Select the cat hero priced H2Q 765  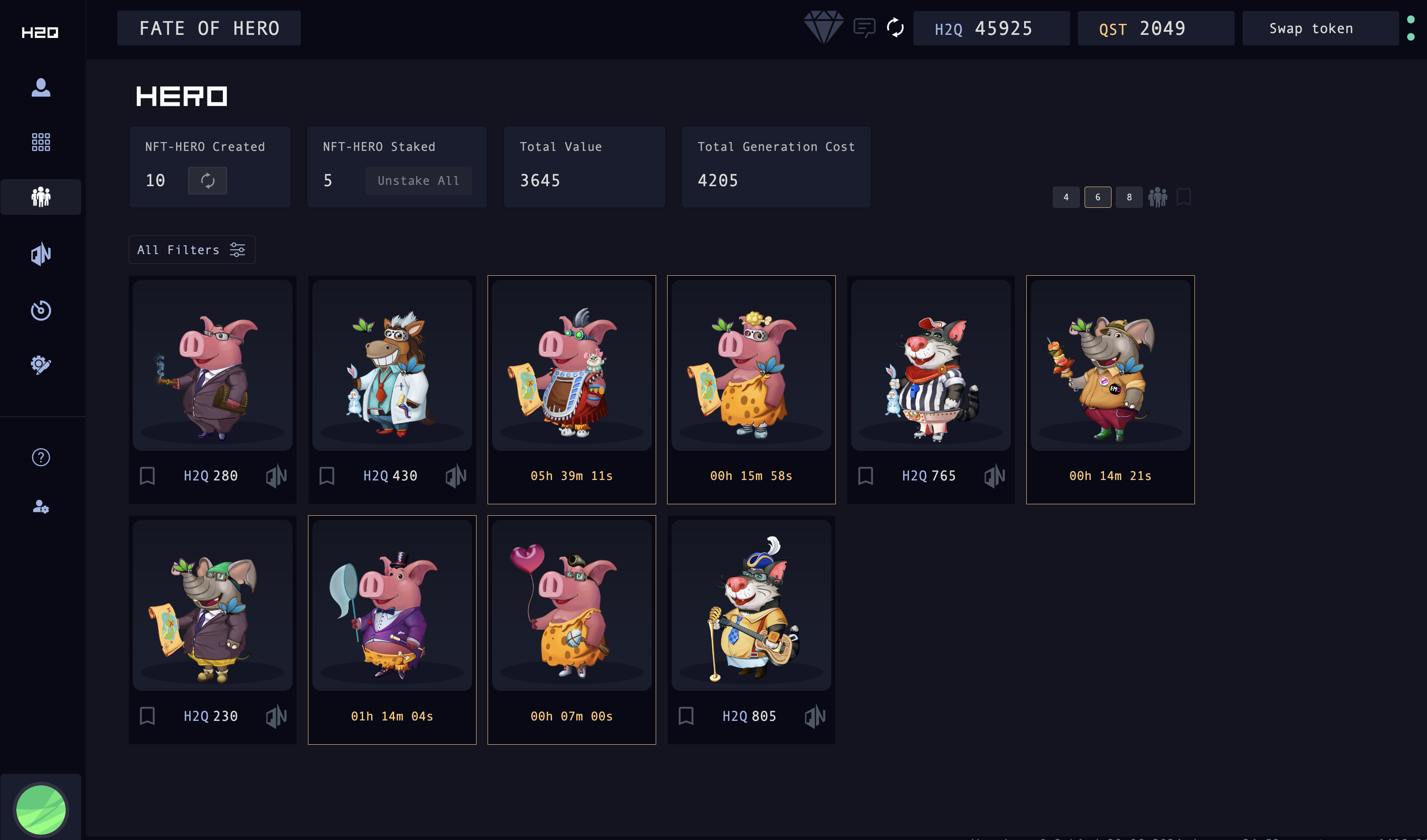pyautogui.click(x=931, y=365)
